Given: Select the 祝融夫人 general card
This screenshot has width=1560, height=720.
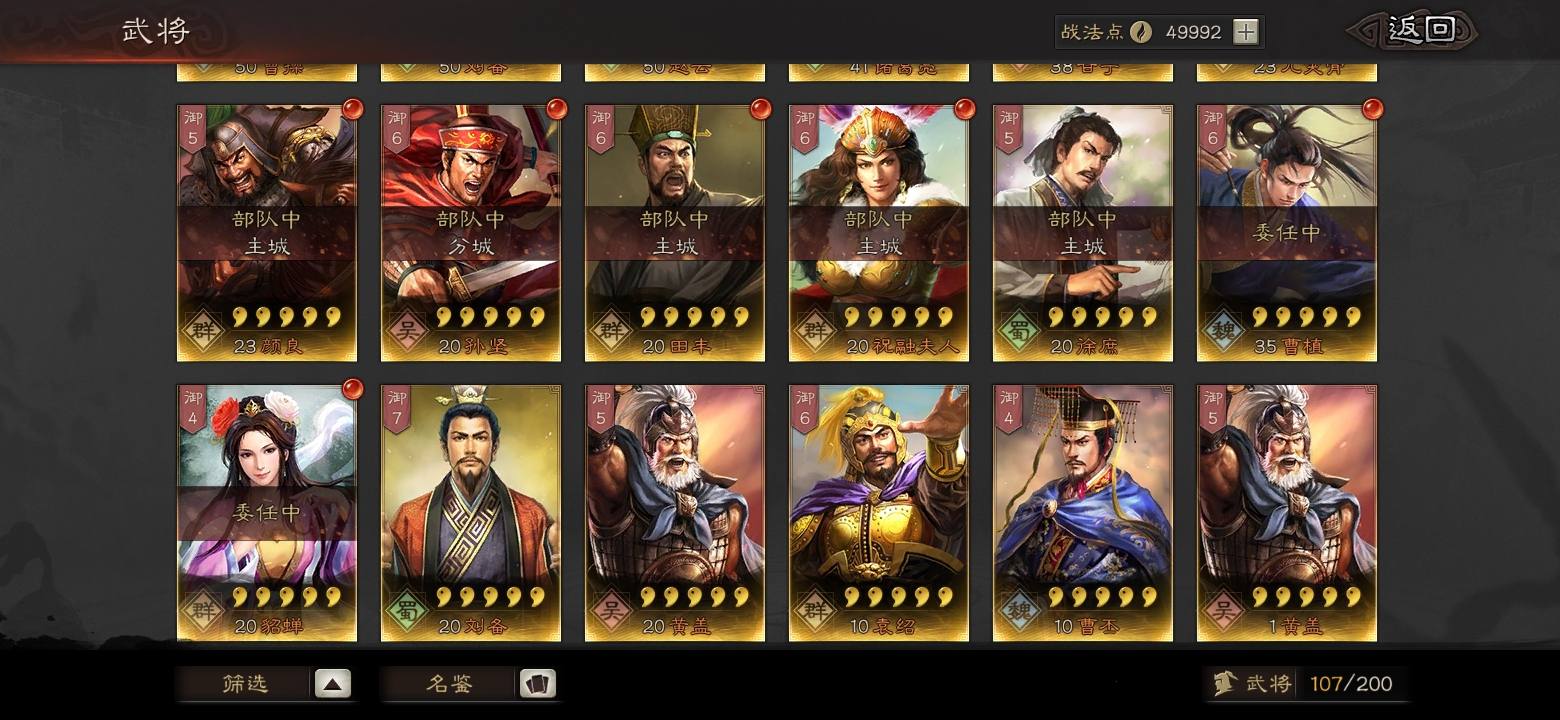Looking at the screenshot, I should [879, 233].
